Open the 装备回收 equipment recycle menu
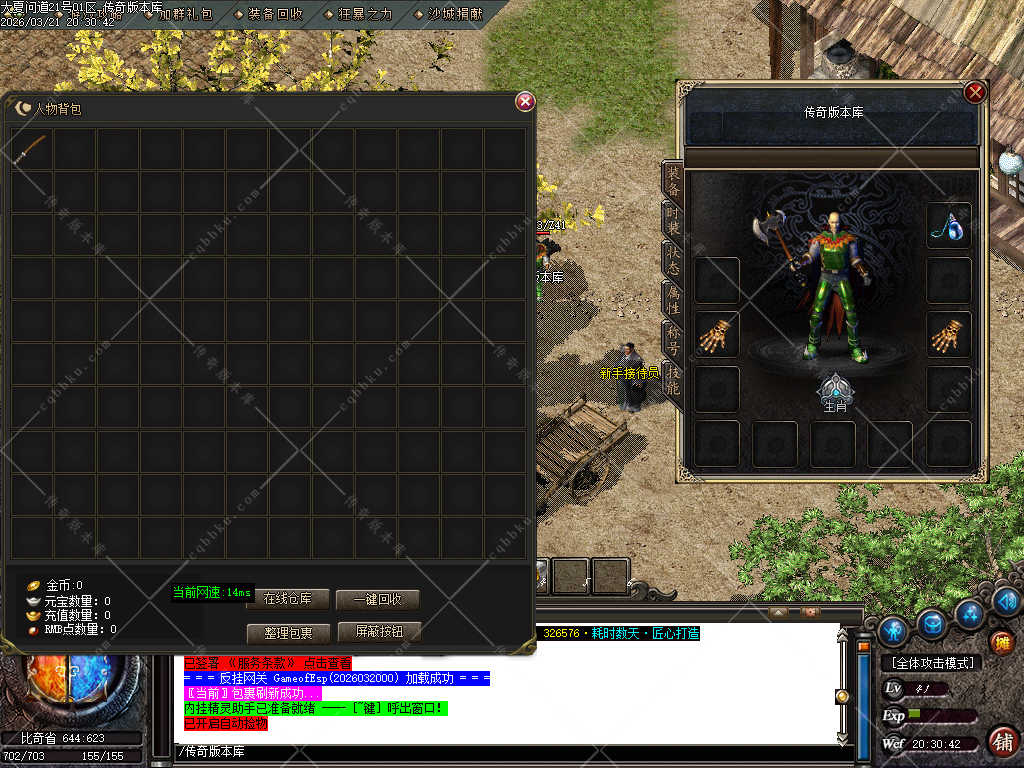 (269, 14)
